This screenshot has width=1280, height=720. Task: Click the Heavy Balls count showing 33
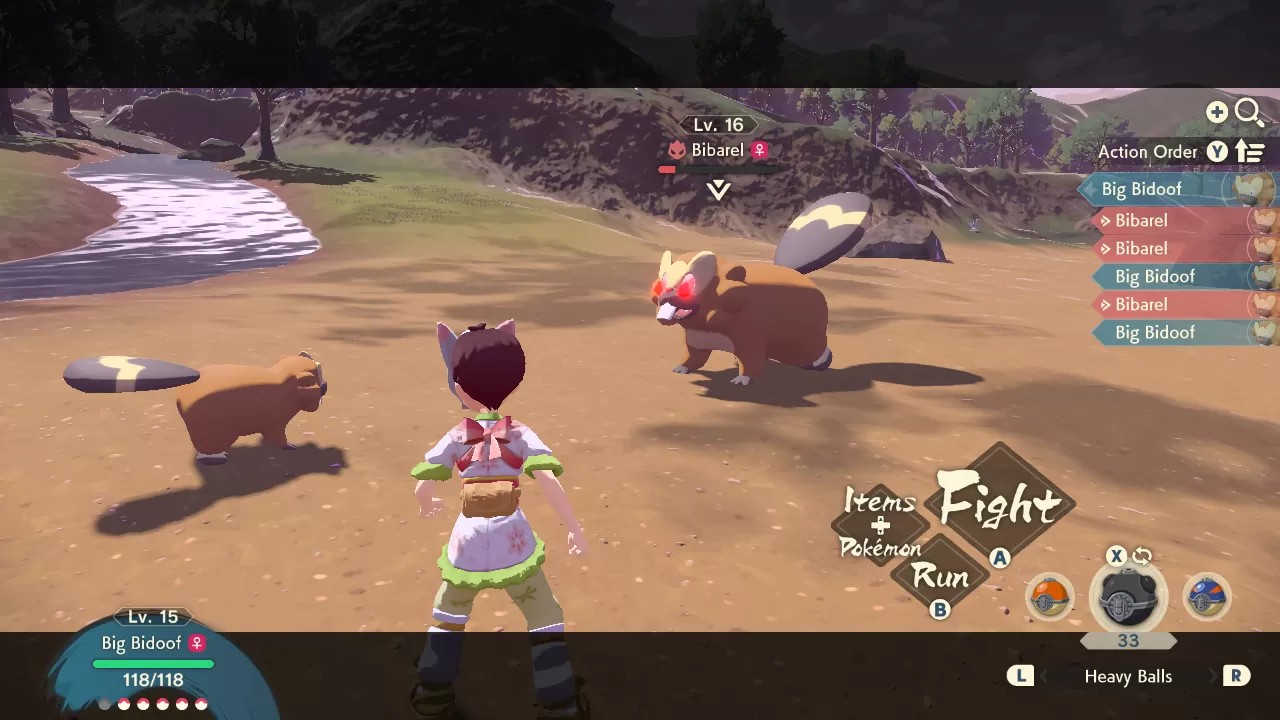(1128, 641)
